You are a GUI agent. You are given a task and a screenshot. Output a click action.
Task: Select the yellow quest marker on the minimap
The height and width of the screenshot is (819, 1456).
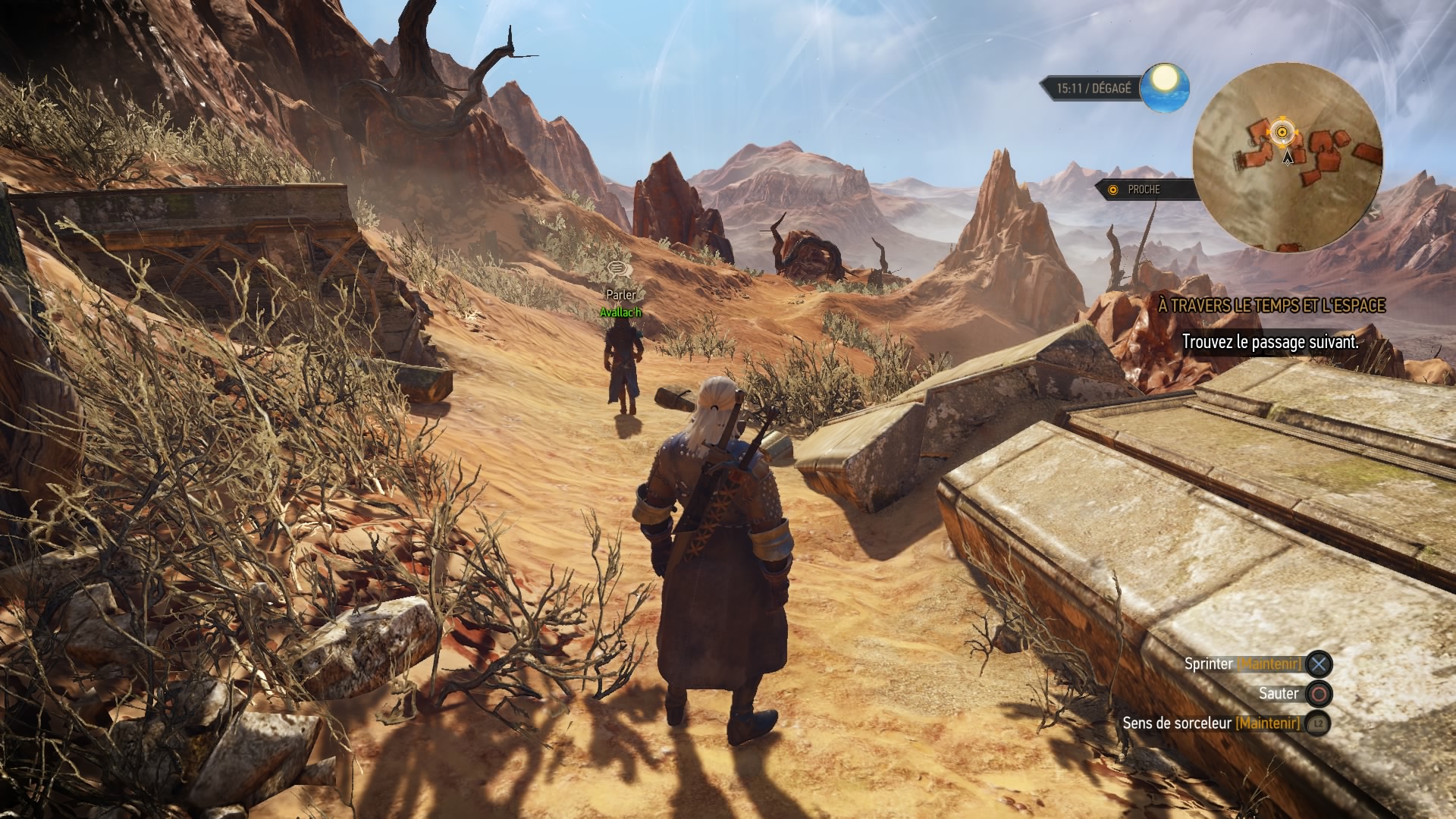click(1282, 133)
